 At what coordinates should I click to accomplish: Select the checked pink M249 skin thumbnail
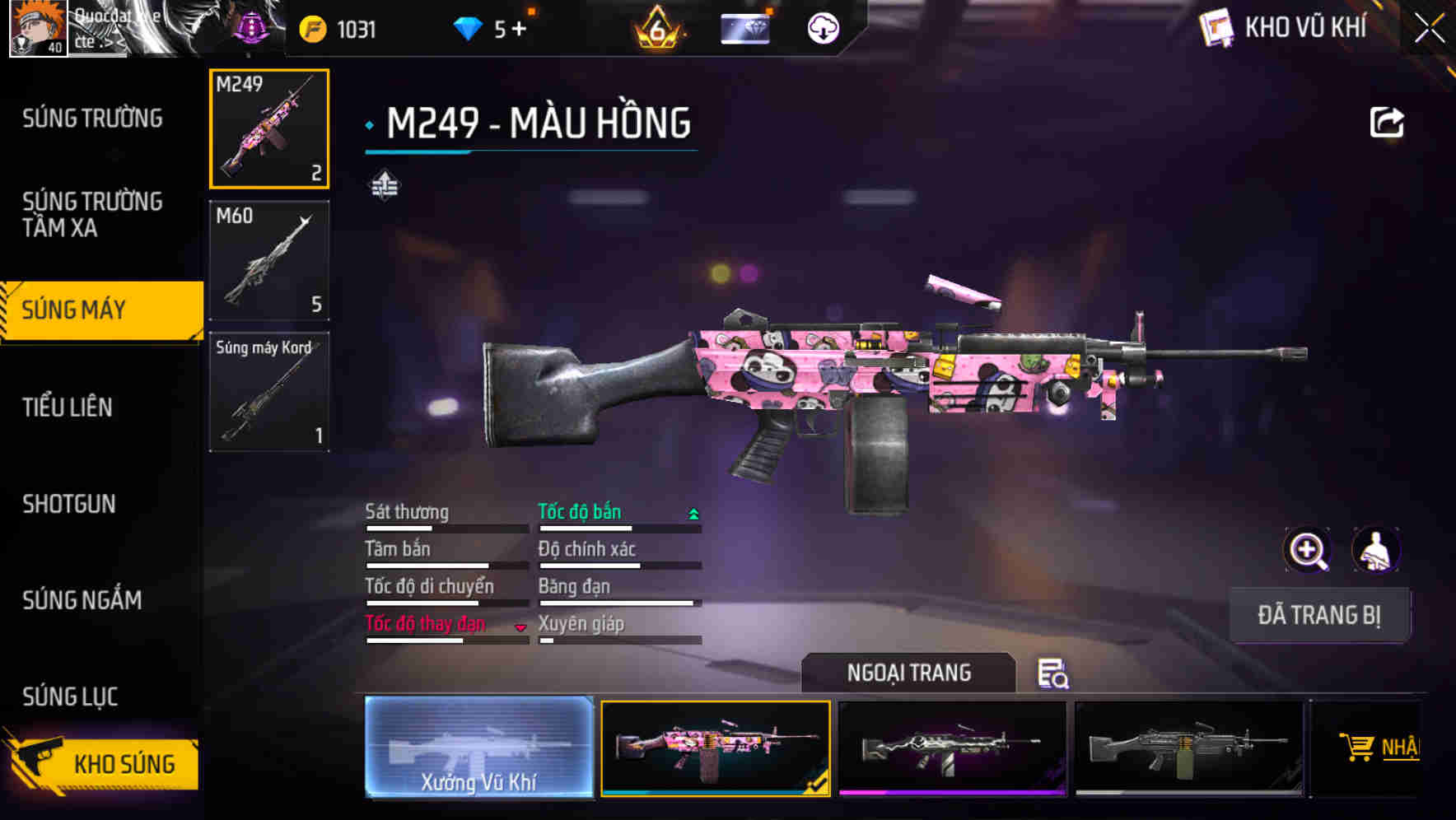tap(716, 748)
